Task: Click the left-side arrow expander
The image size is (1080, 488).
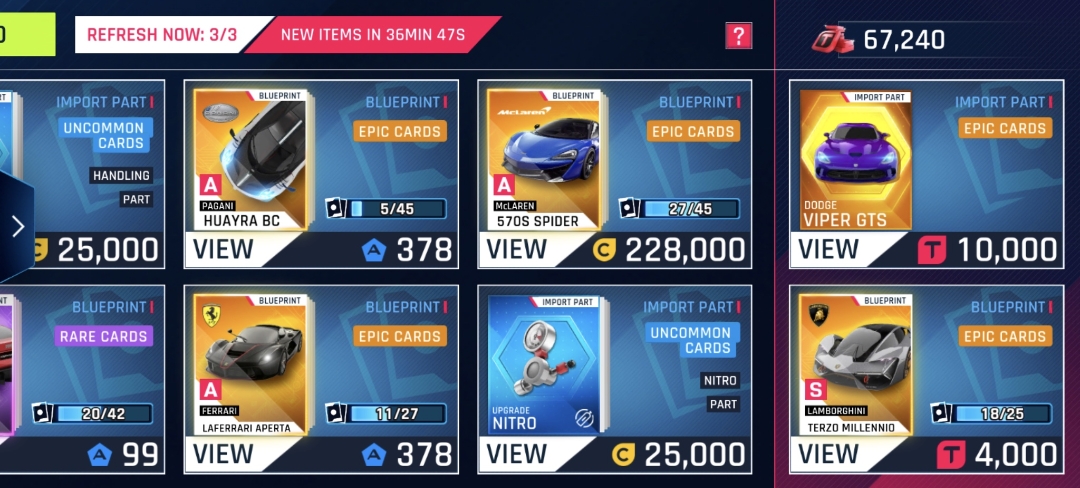Action: pyautogui.click(x=17, y=226)
